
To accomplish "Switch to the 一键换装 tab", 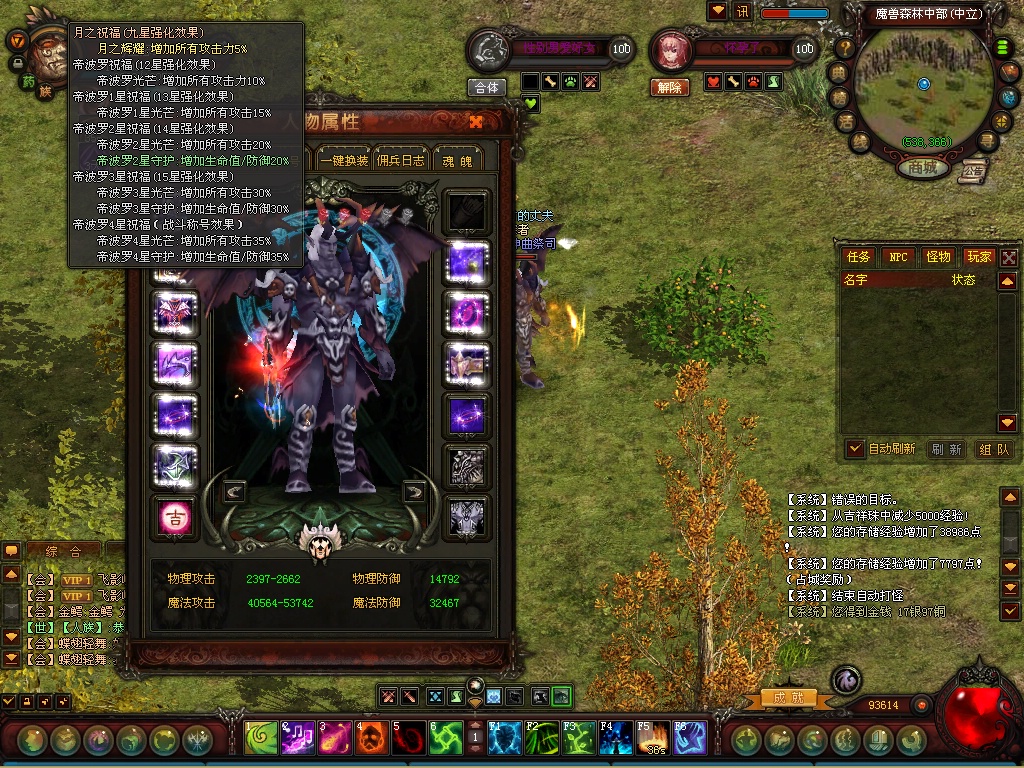I will click(x=345, y=160).
